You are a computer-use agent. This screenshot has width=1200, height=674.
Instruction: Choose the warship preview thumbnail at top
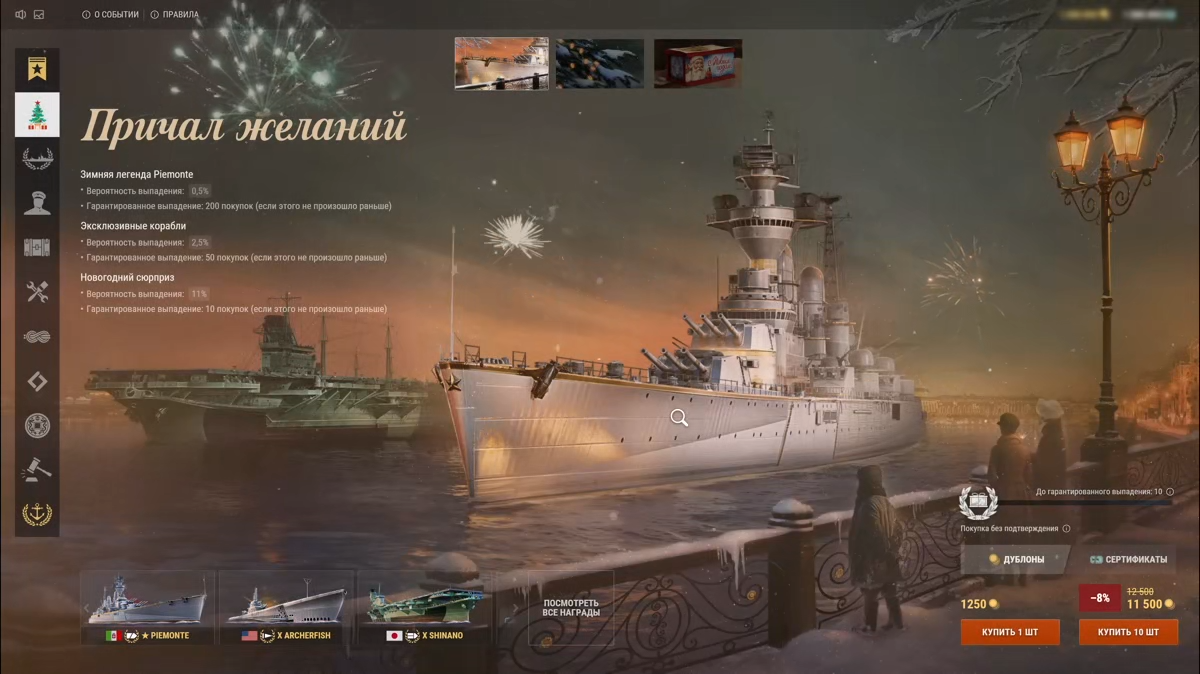coord(501,63)
